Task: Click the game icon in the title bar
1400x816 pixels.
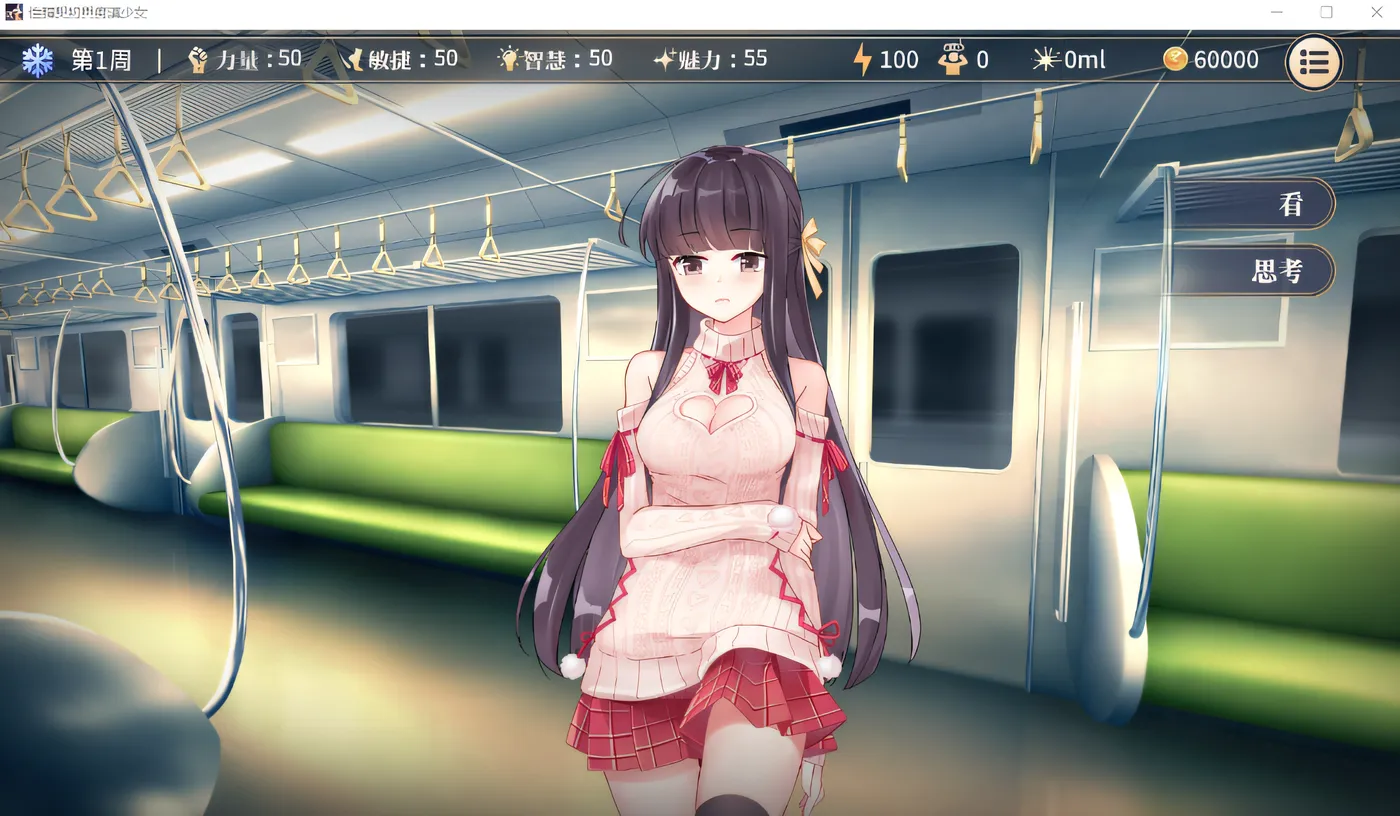Action: pyautogui.click(x=12, y=12)
